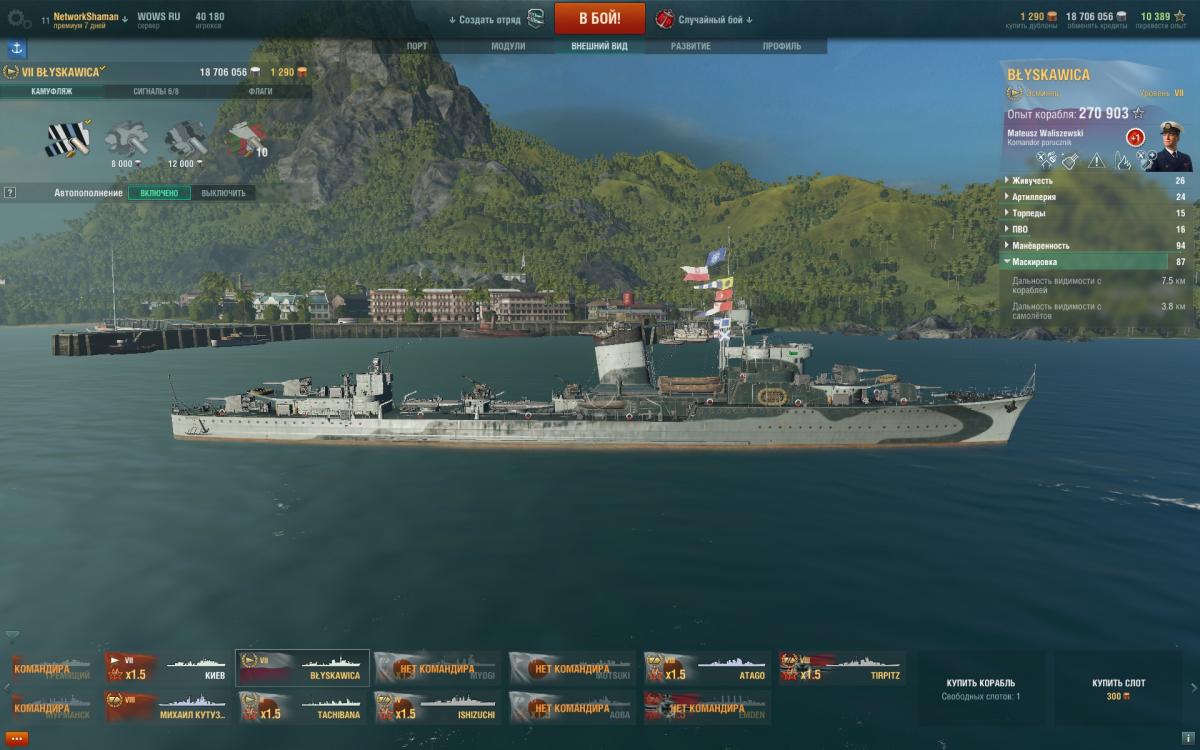Open the Случайный бой battle type dropdown
Screen dimensions: 1200x750
(705, 19)
